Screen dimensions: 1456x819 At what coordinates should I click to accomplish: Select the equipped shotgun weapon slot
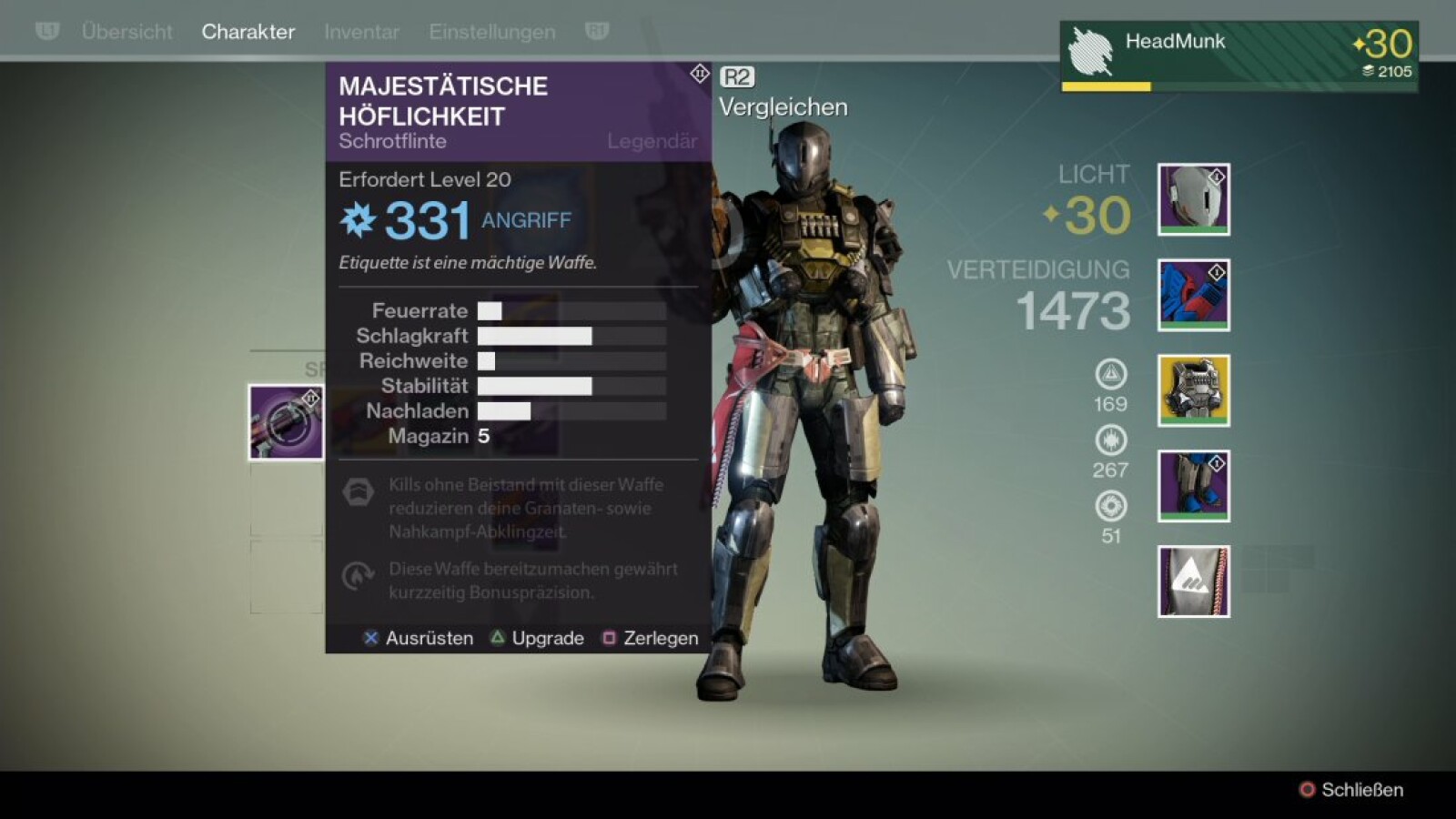click(x=286, y=422)
